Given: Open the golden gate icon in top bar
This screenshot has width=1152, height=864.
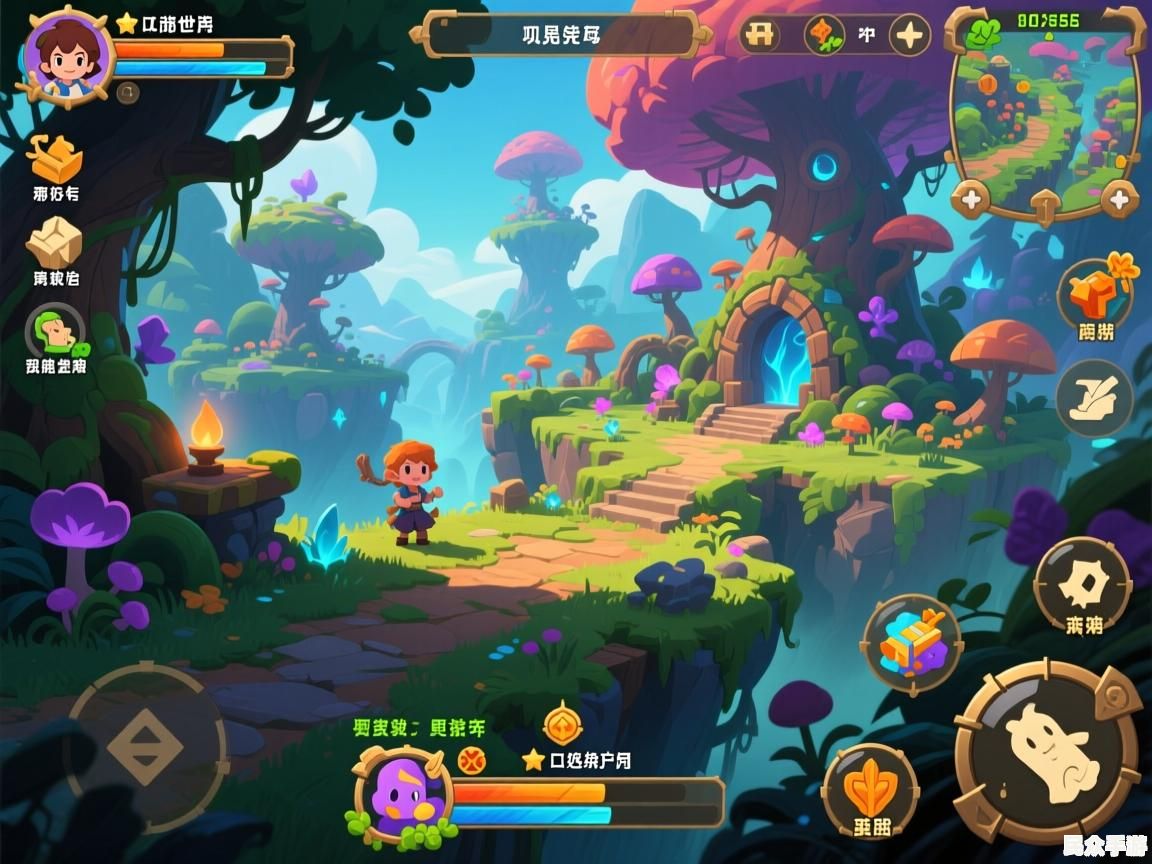Looking at the screenshot, I should 761,35.
